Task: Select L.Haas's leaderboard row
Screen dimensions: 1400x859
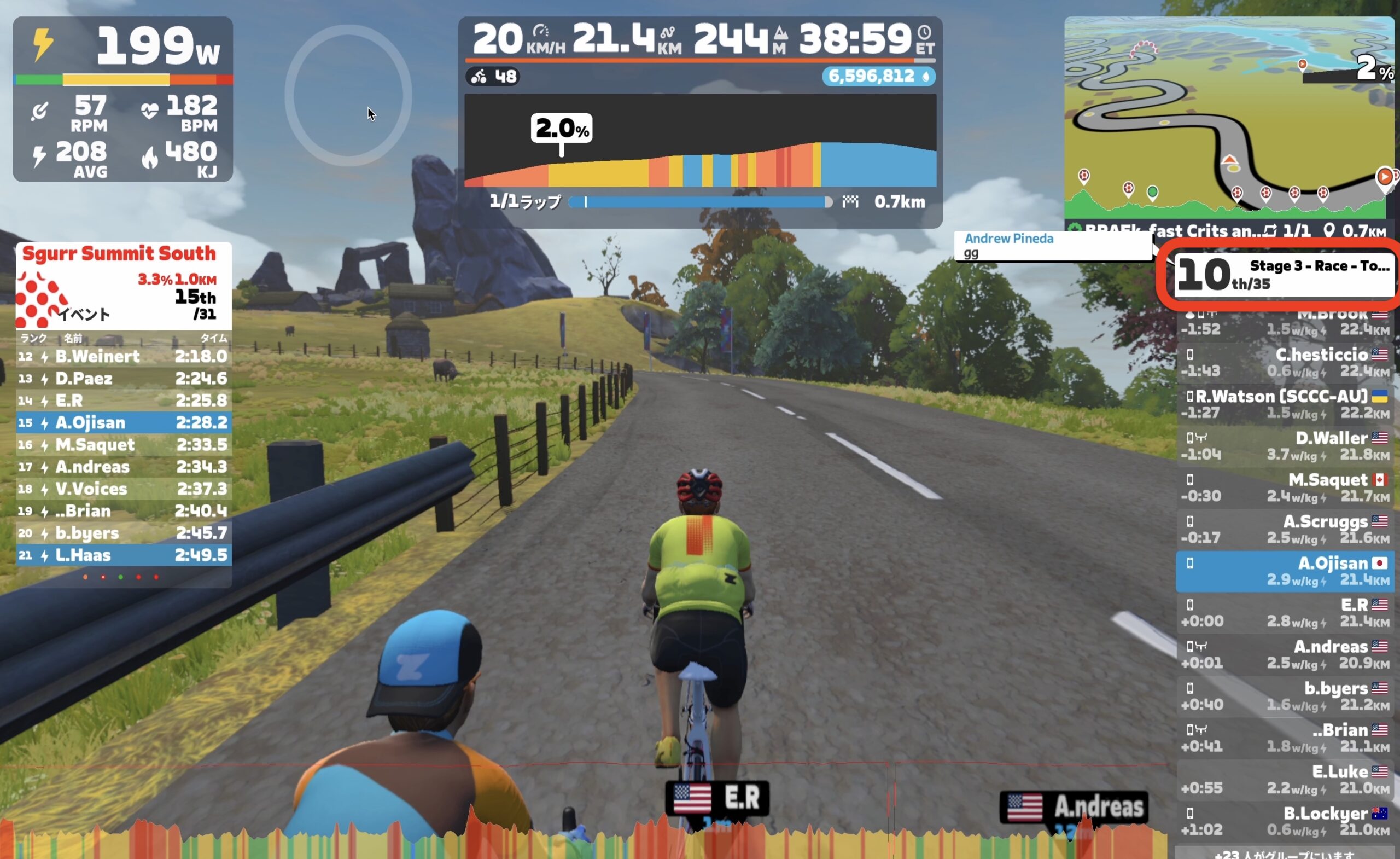Action: pos(123,555)
